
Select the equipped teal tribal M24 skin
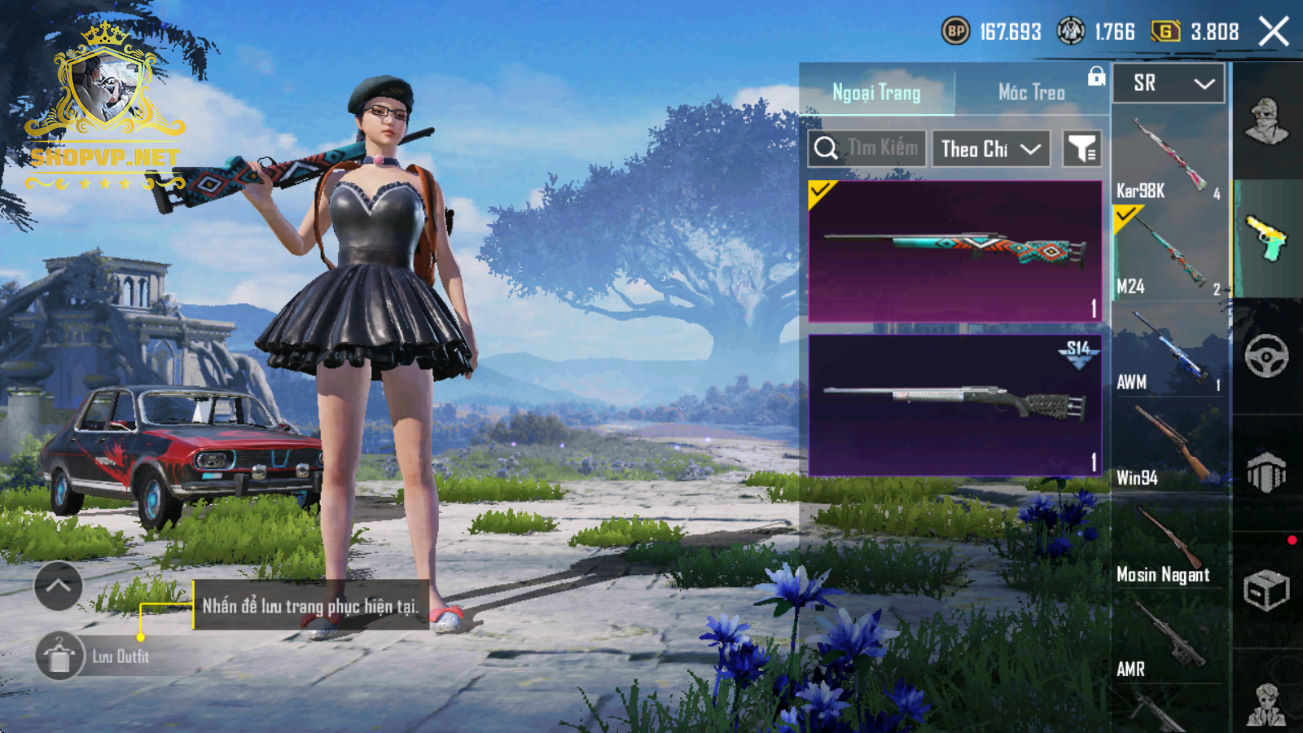[x=955, y=251]
